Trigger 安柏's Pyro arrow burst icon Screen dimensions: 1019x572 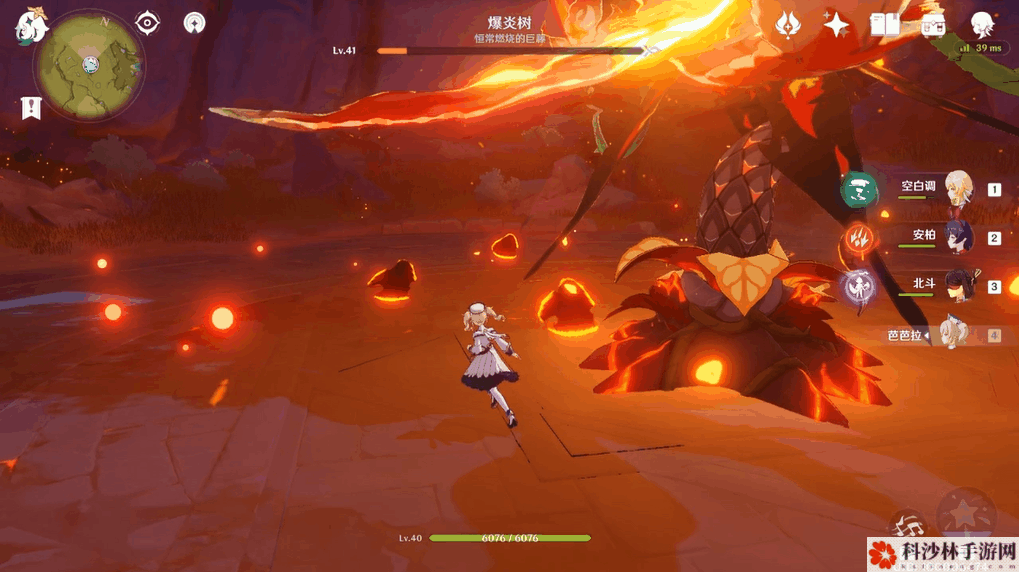(859, 238)
